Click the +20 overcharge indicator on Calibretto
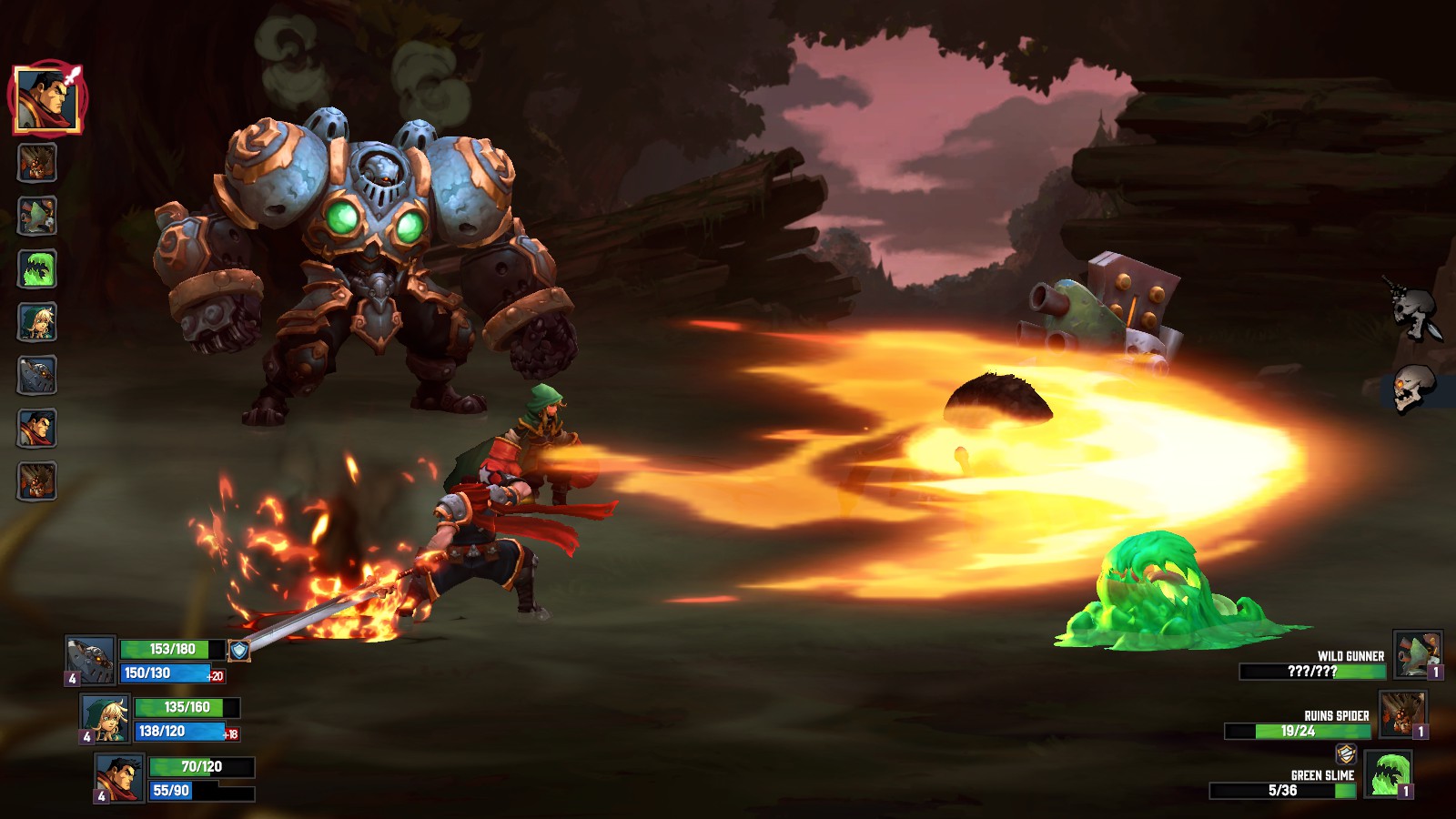Image resolution: width=1456 pixels, height=819 pixels. 216,675
